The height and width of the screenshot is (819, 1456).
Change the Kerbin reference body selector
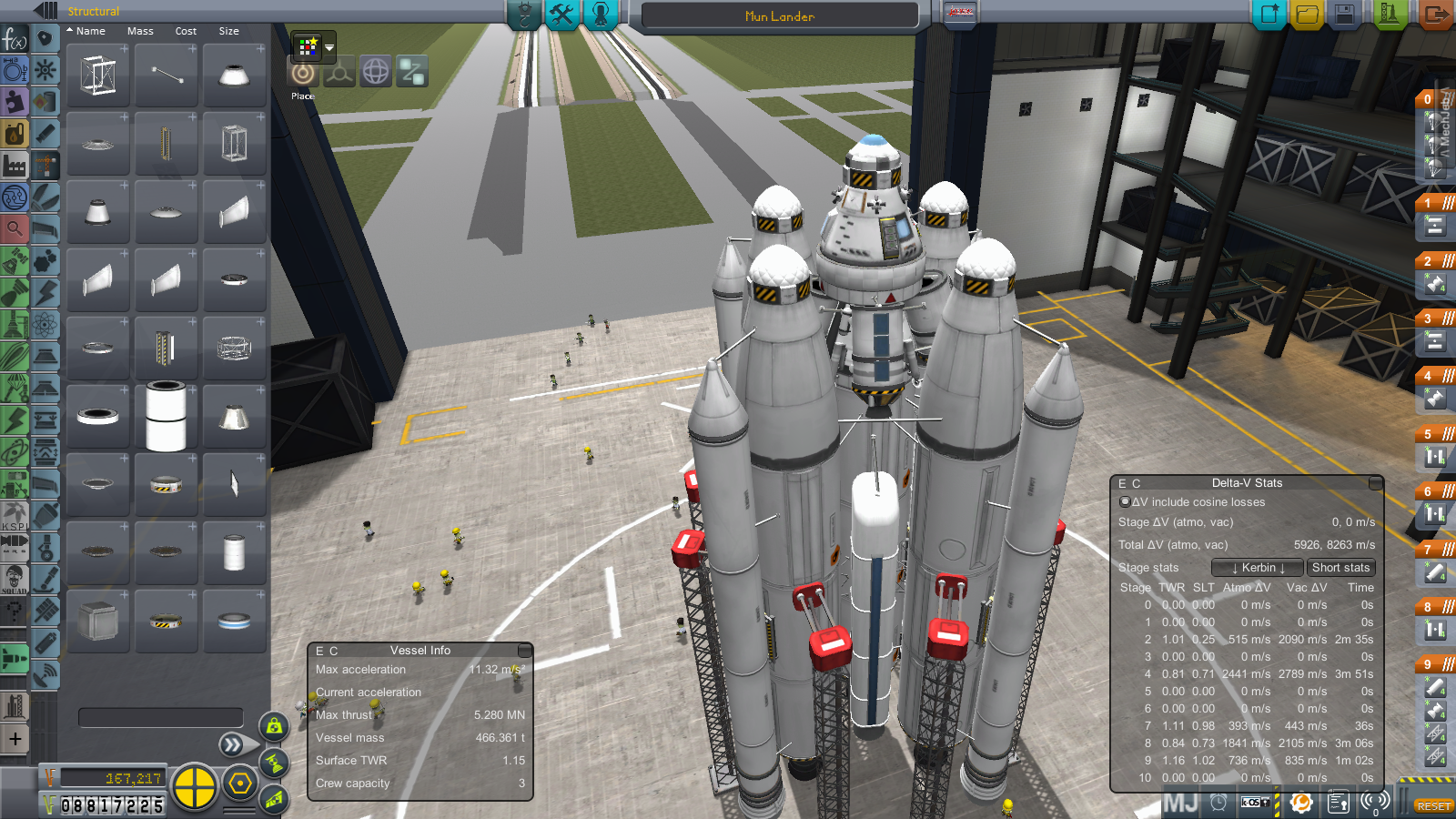pyautogui.click(x=1258, y=568)
